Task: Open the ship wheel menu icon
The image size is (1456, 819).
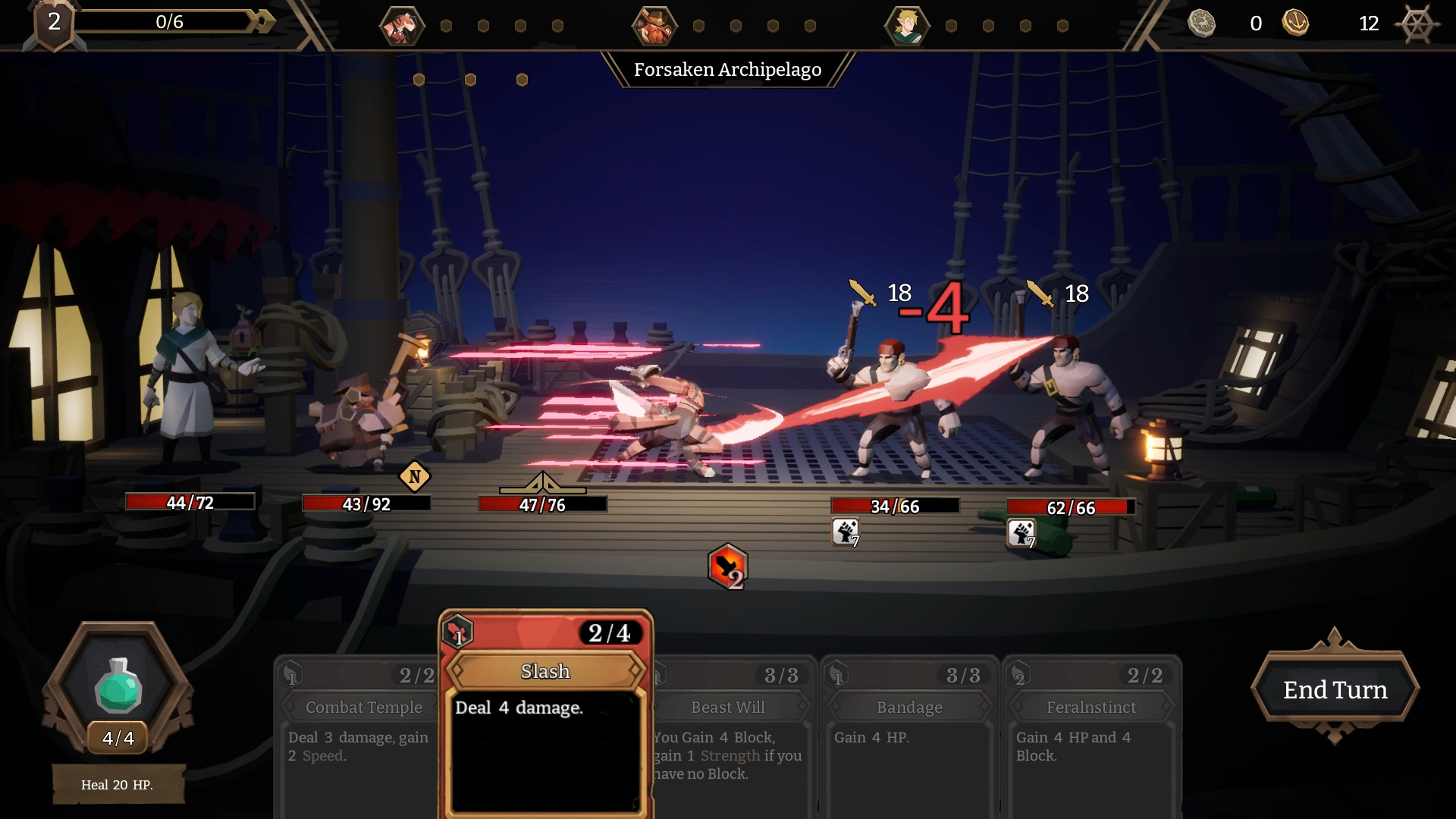Action: pos(1416,24)
